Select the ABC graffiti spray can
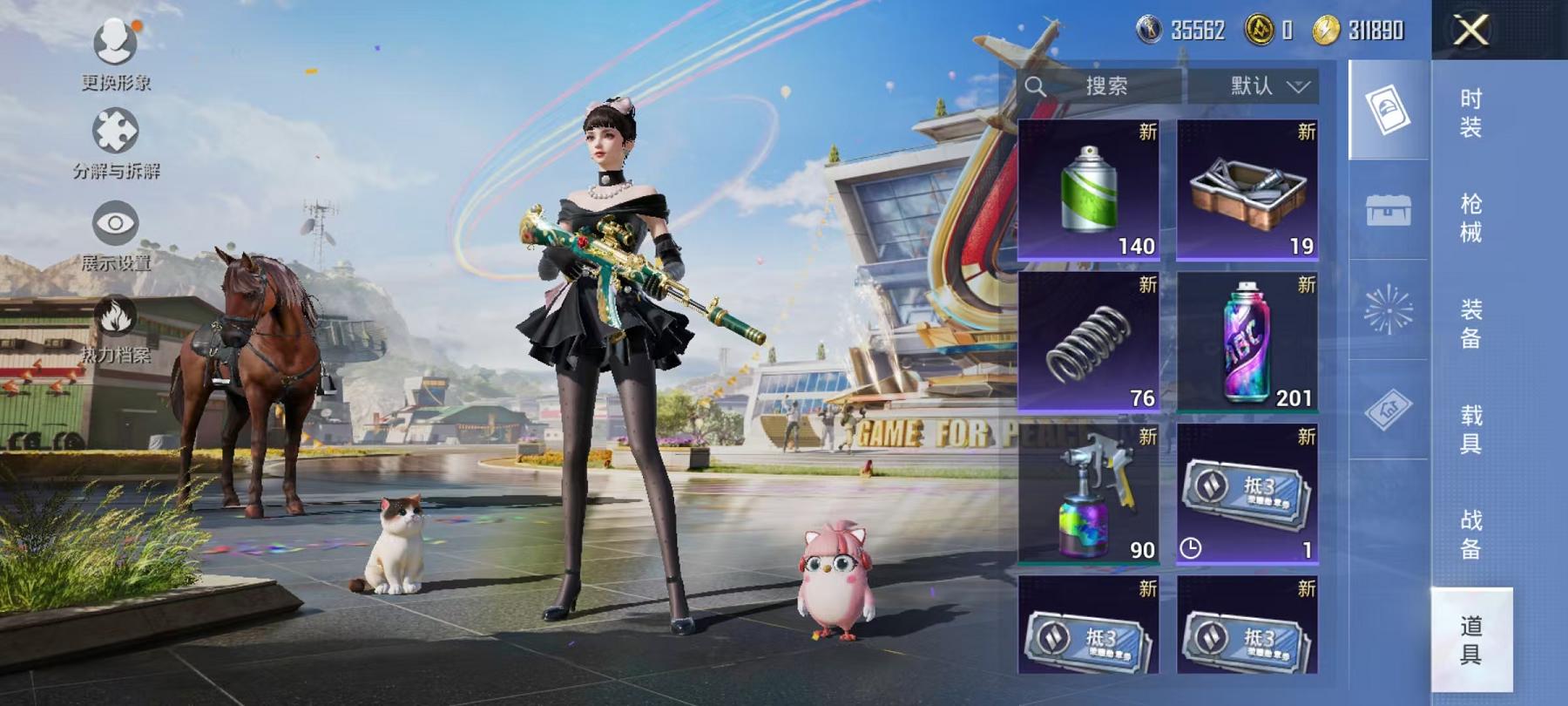This screenshot has width=1568, height=706. (x=1247, y=342)
